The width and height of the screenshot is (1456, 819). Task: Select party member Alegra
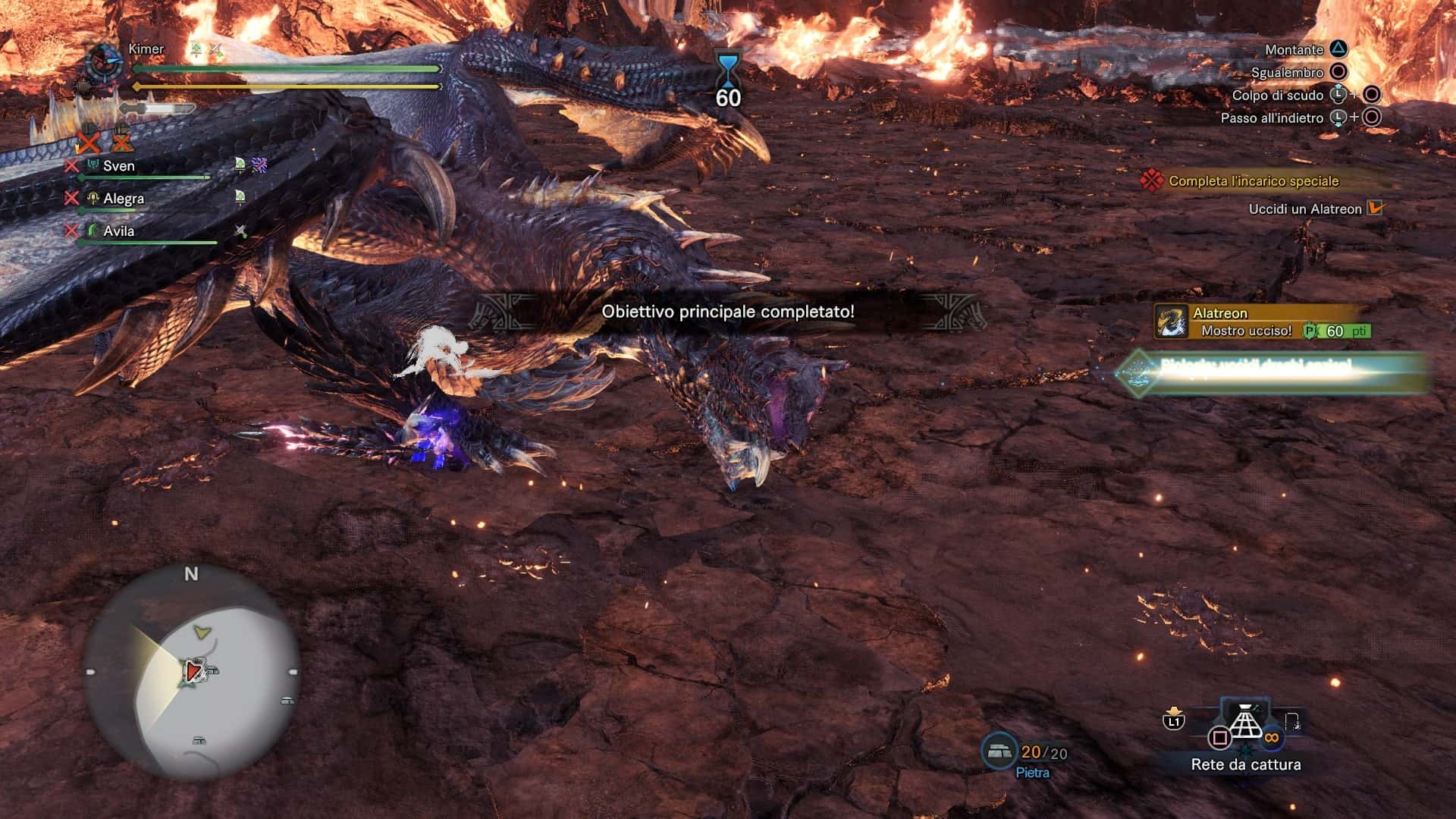[124, 199]
